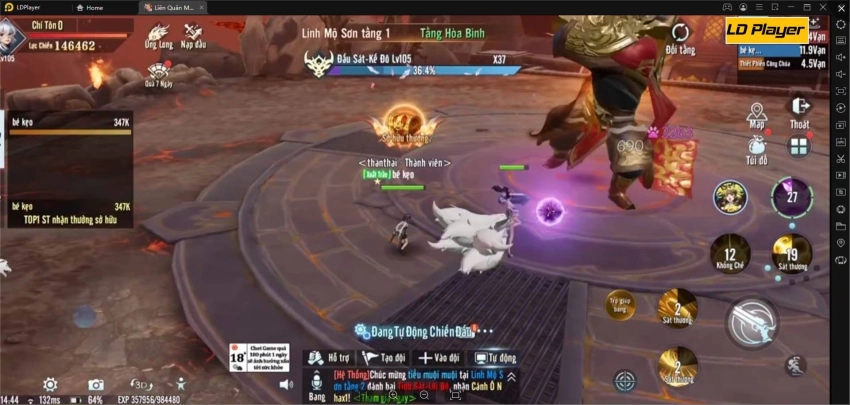This screenshot has height=405, width=850.
Task: Open the gear settings icon
Action: point(49,385)
